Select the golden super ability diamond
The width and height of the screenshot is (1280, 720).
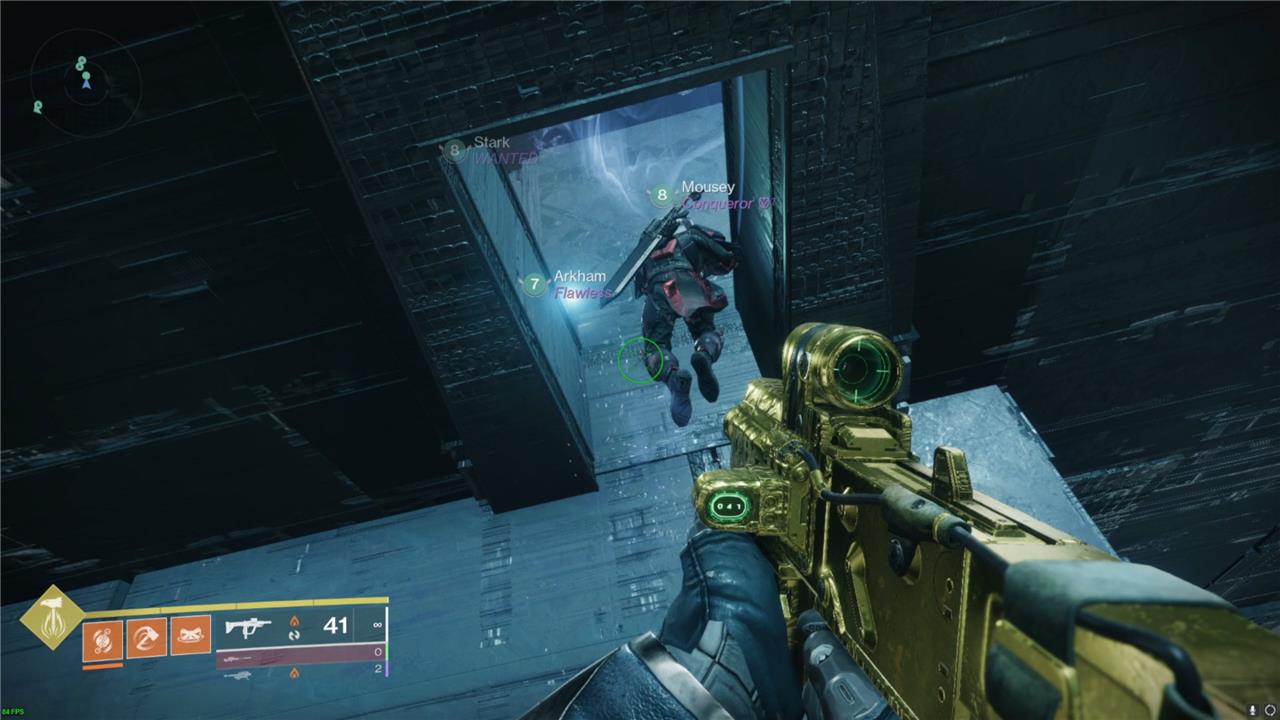(x=51, y=617)
